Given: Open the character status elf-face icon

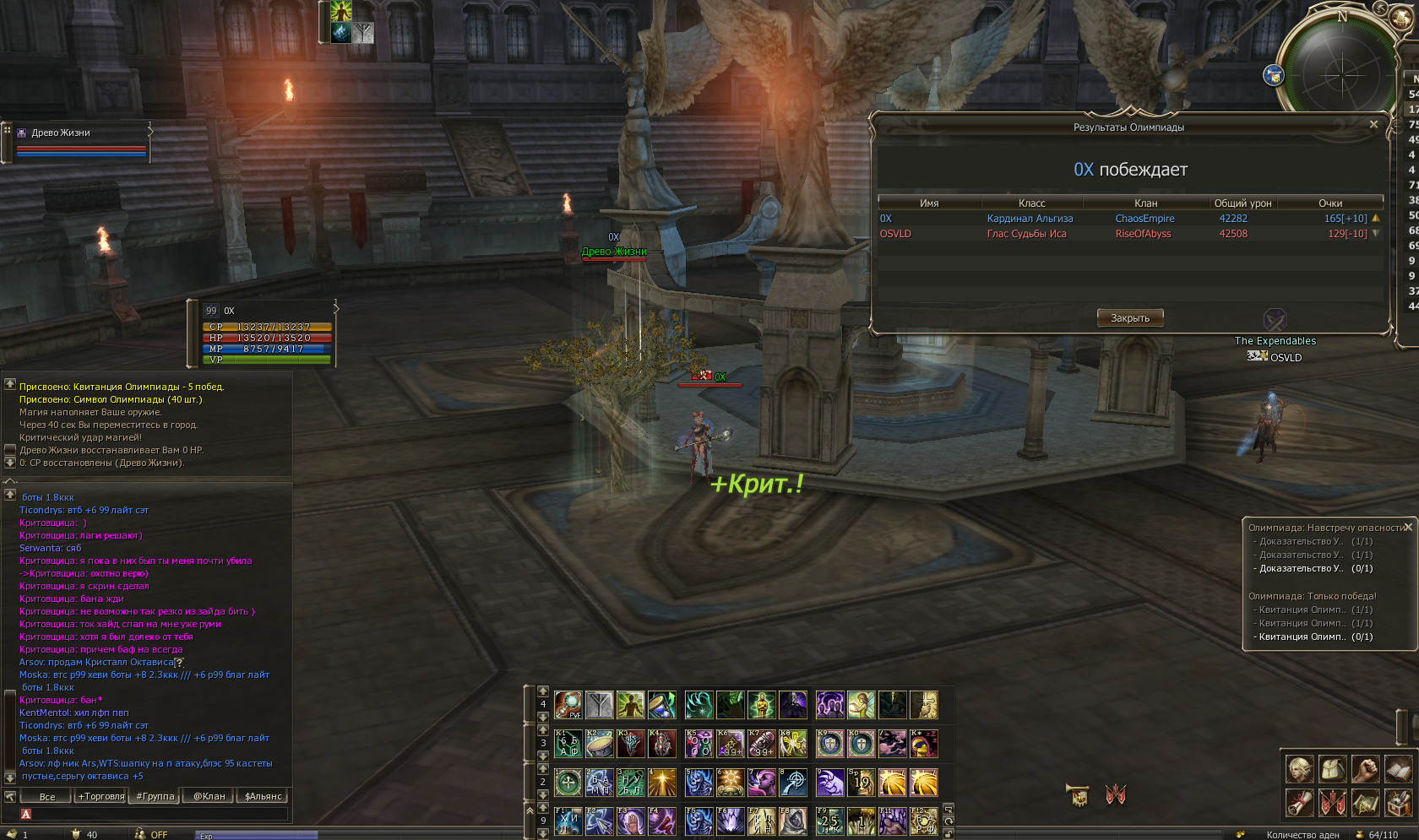Looking at the screenshot, I should click(1300, 768).
